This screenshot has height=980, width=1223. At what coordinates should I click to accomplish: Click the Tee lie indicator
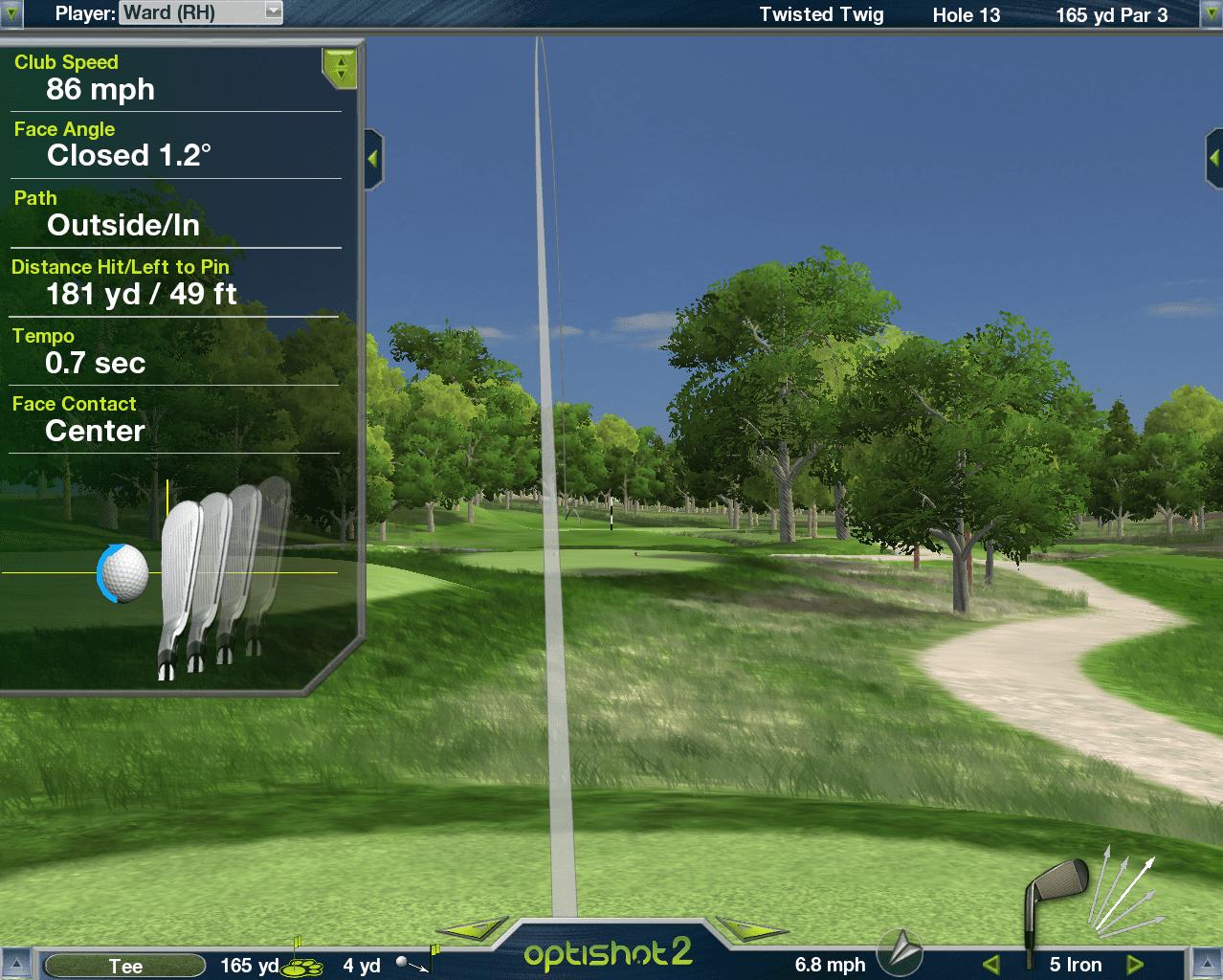coord(125,966)
